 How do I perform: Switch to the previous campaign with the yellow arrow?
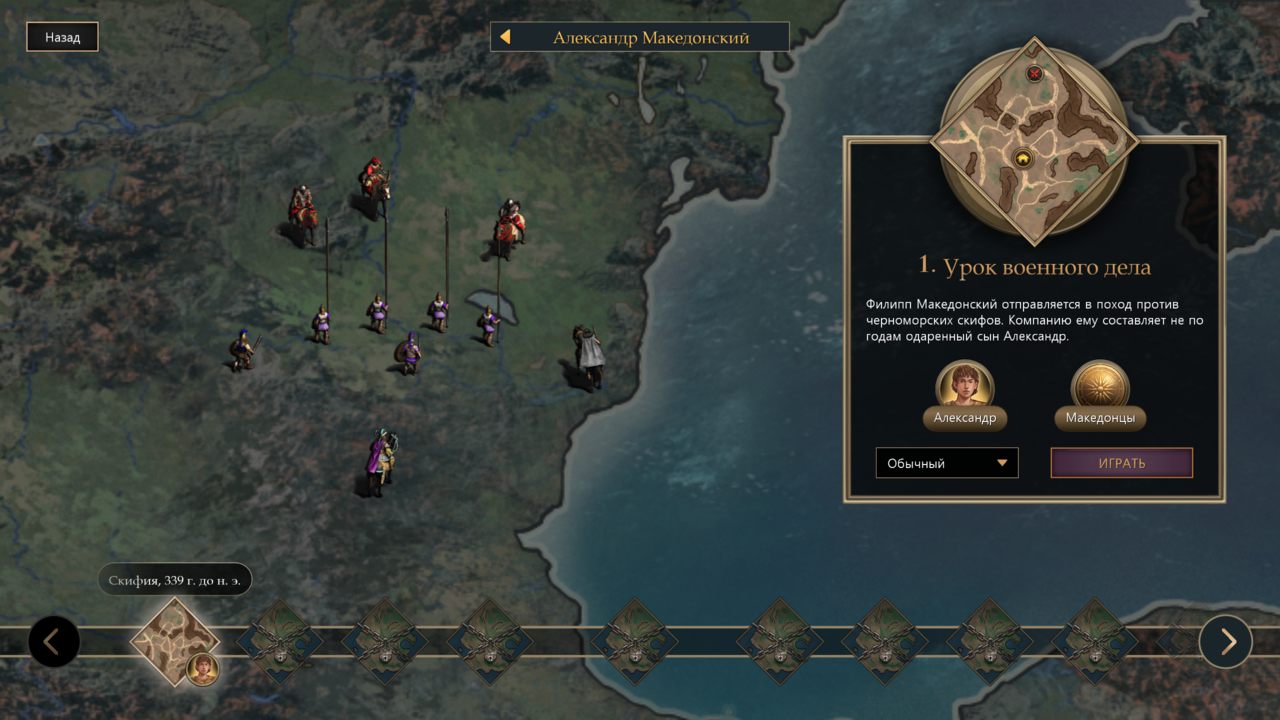[x=505, y=38]
